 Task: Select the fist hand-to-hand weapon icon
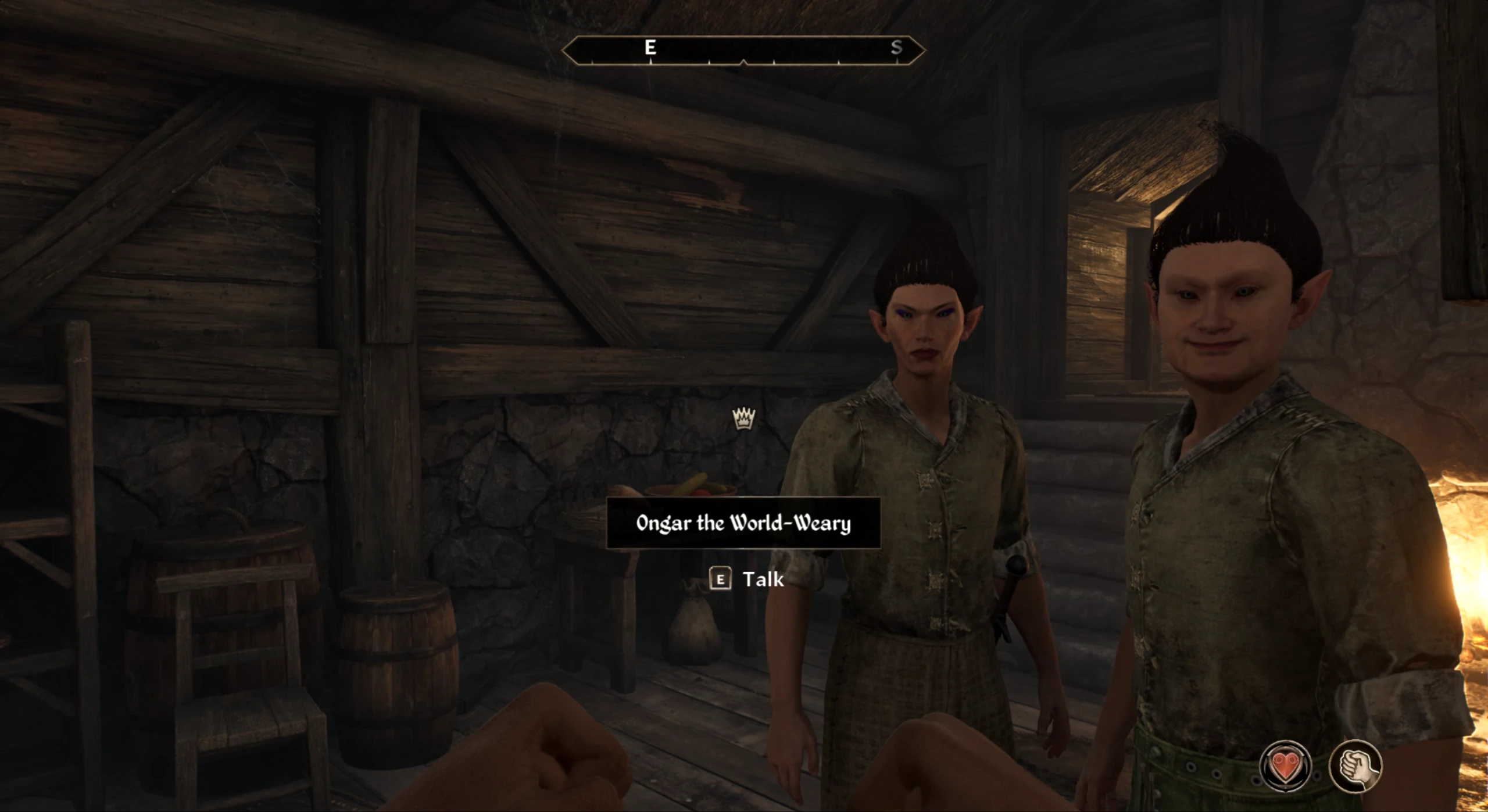[x=1355, y=766]
